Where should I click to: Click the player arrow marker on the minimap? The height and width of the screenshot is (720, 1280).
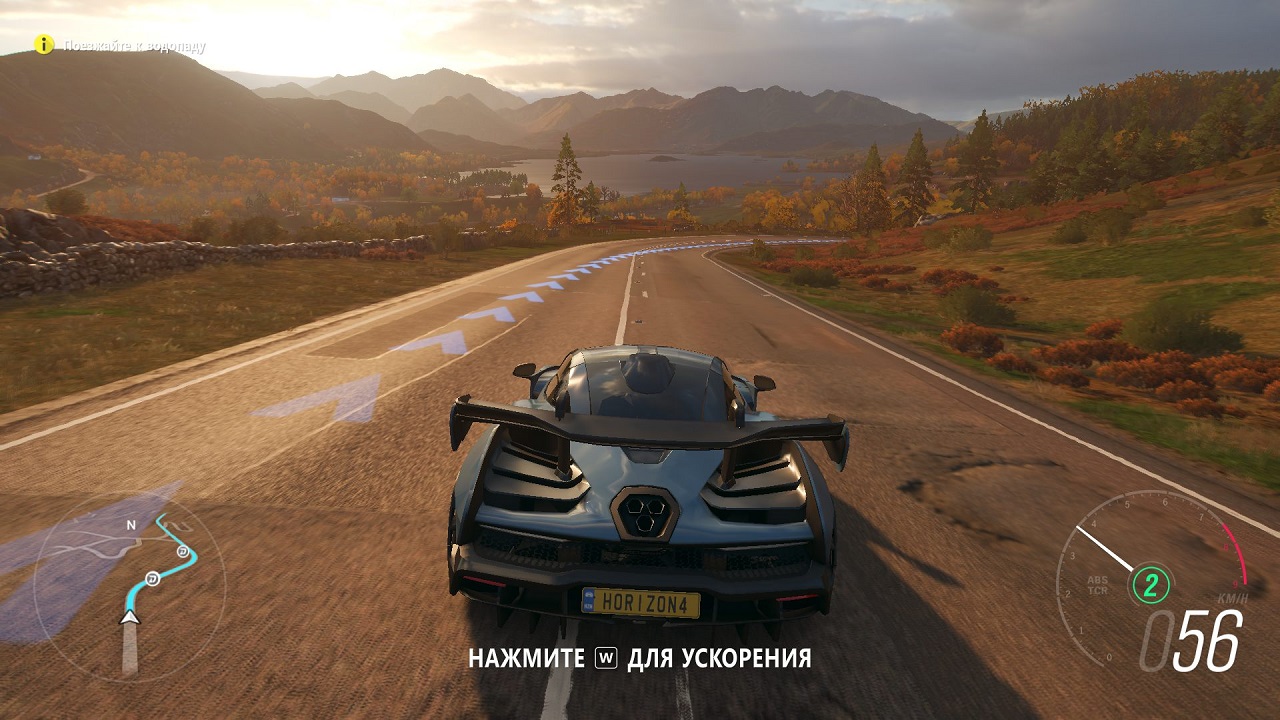pyautogui.click(x=129, y=618)
